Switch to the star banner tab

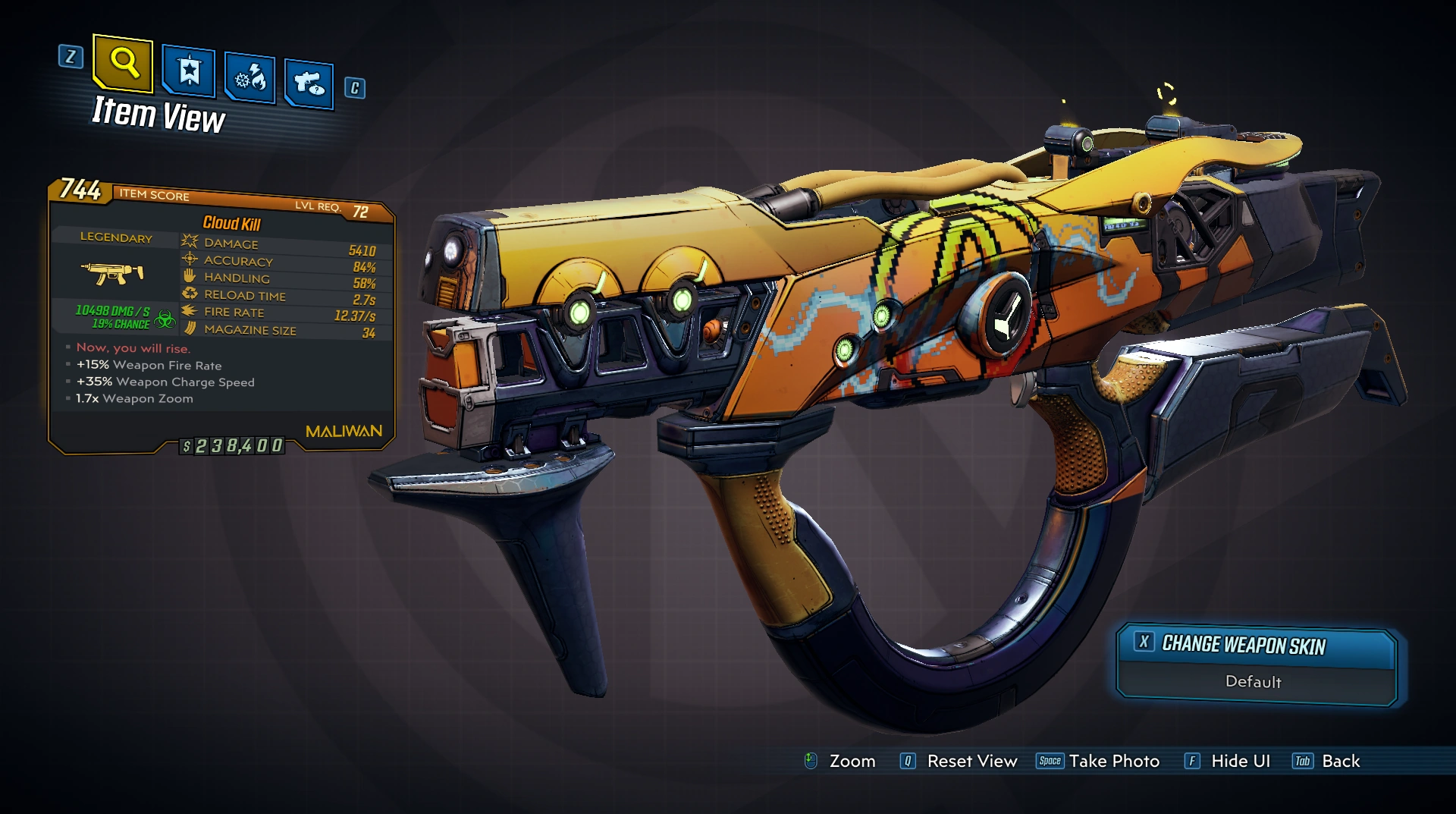[189, 72]
